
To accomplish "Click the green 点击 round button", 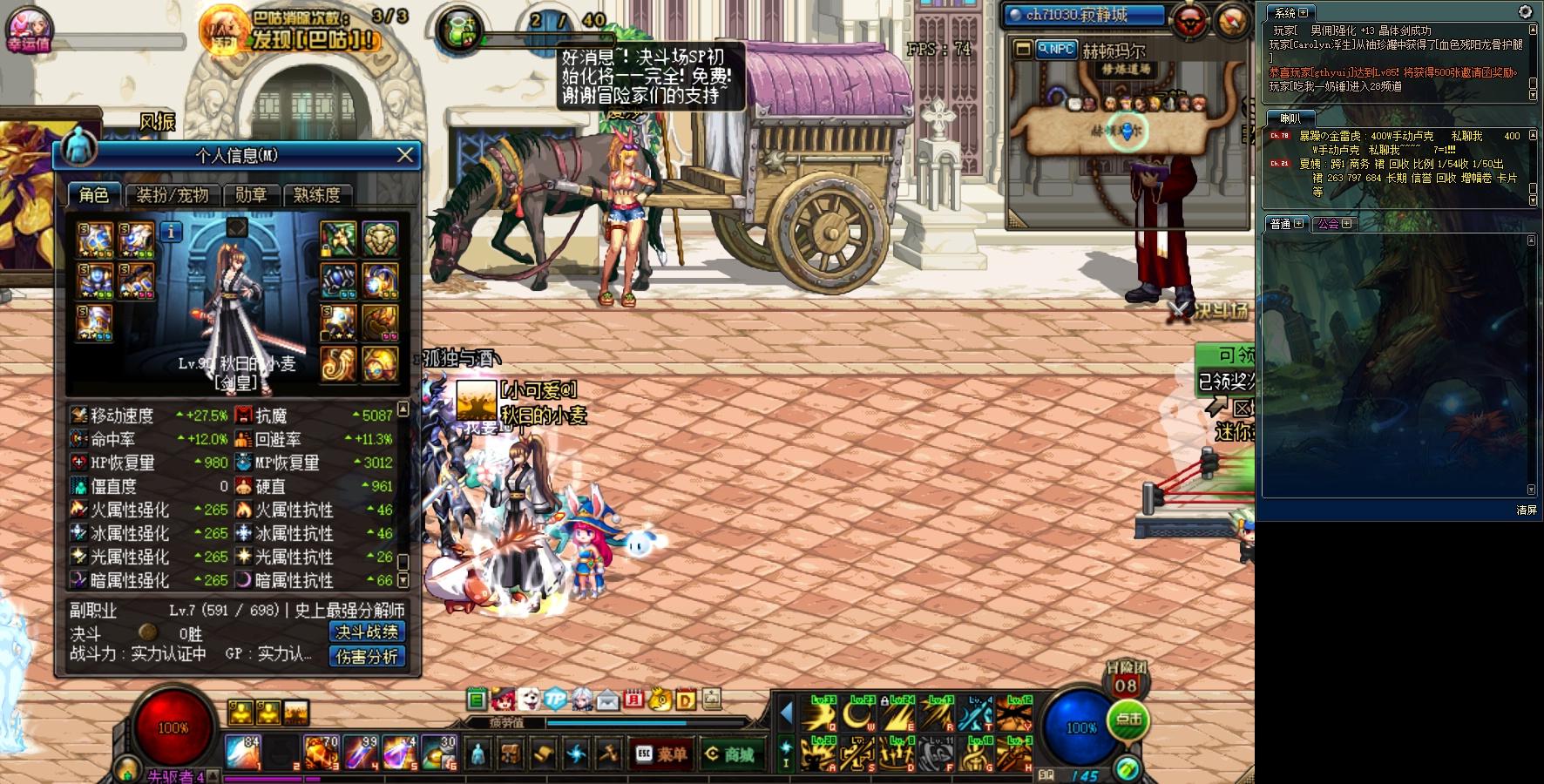I will coord(1128,720).
